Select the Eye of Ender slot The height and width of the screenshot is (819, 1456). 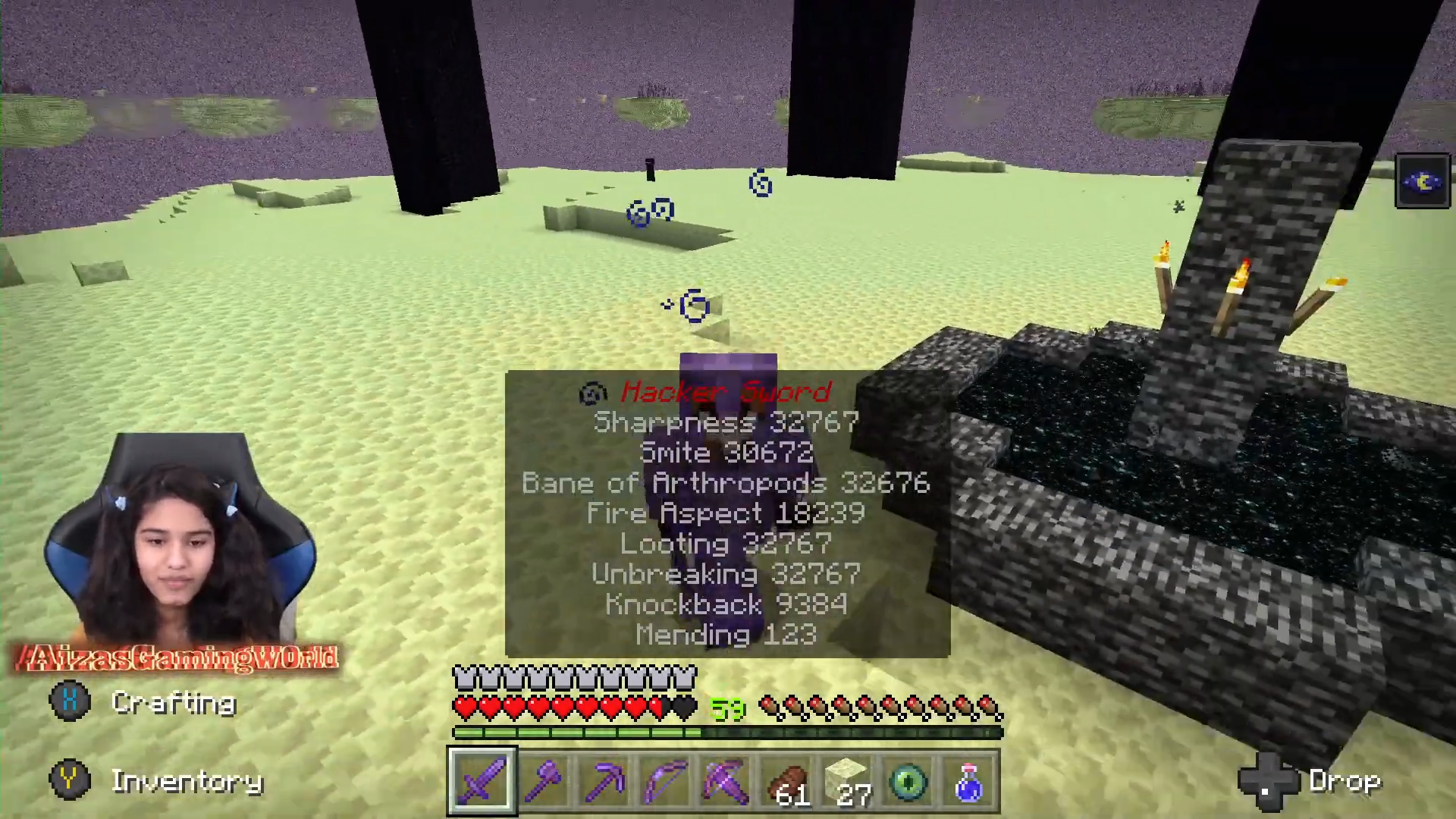point(908,781)
